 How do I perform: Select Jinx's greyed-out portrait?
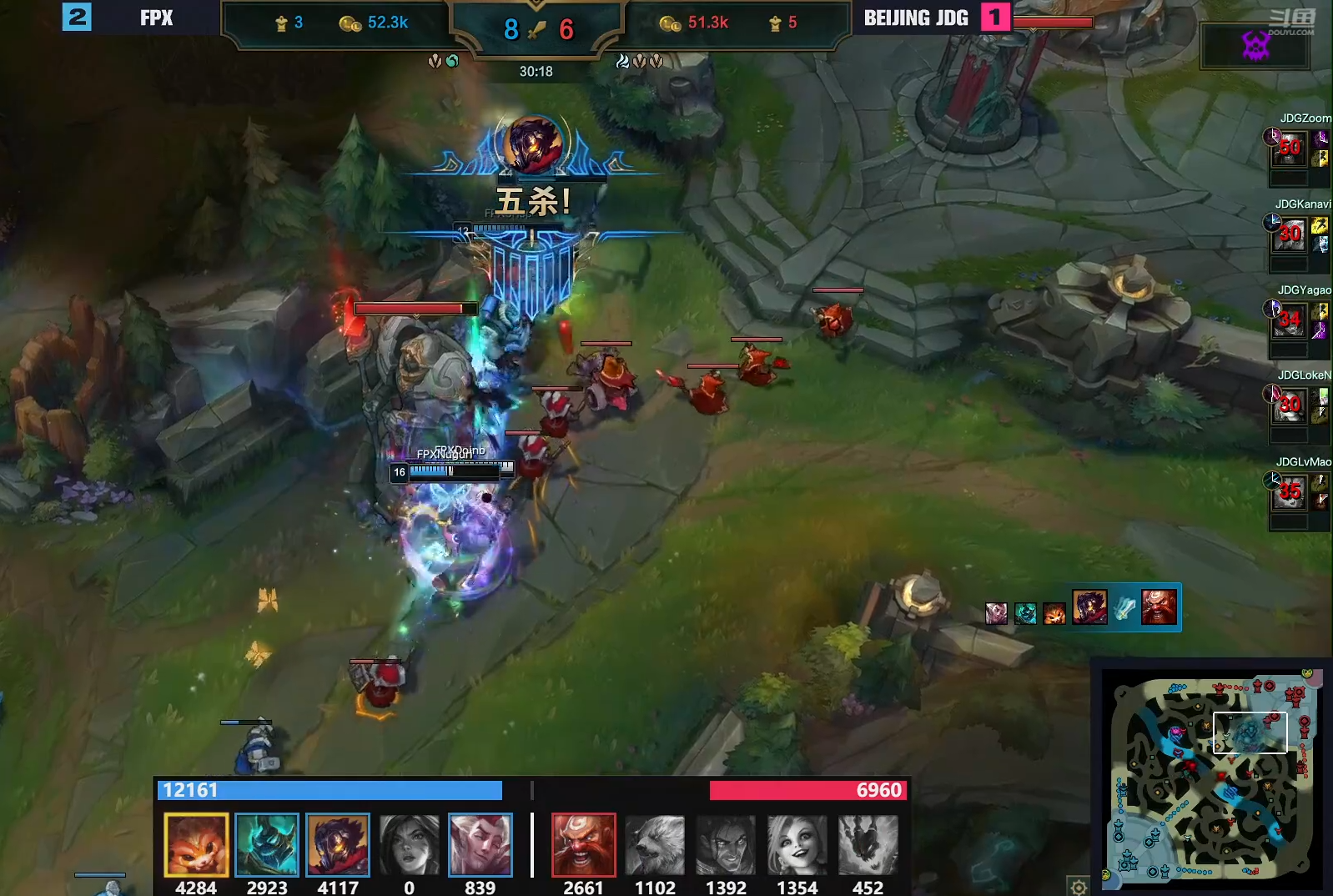click(797, 844)
